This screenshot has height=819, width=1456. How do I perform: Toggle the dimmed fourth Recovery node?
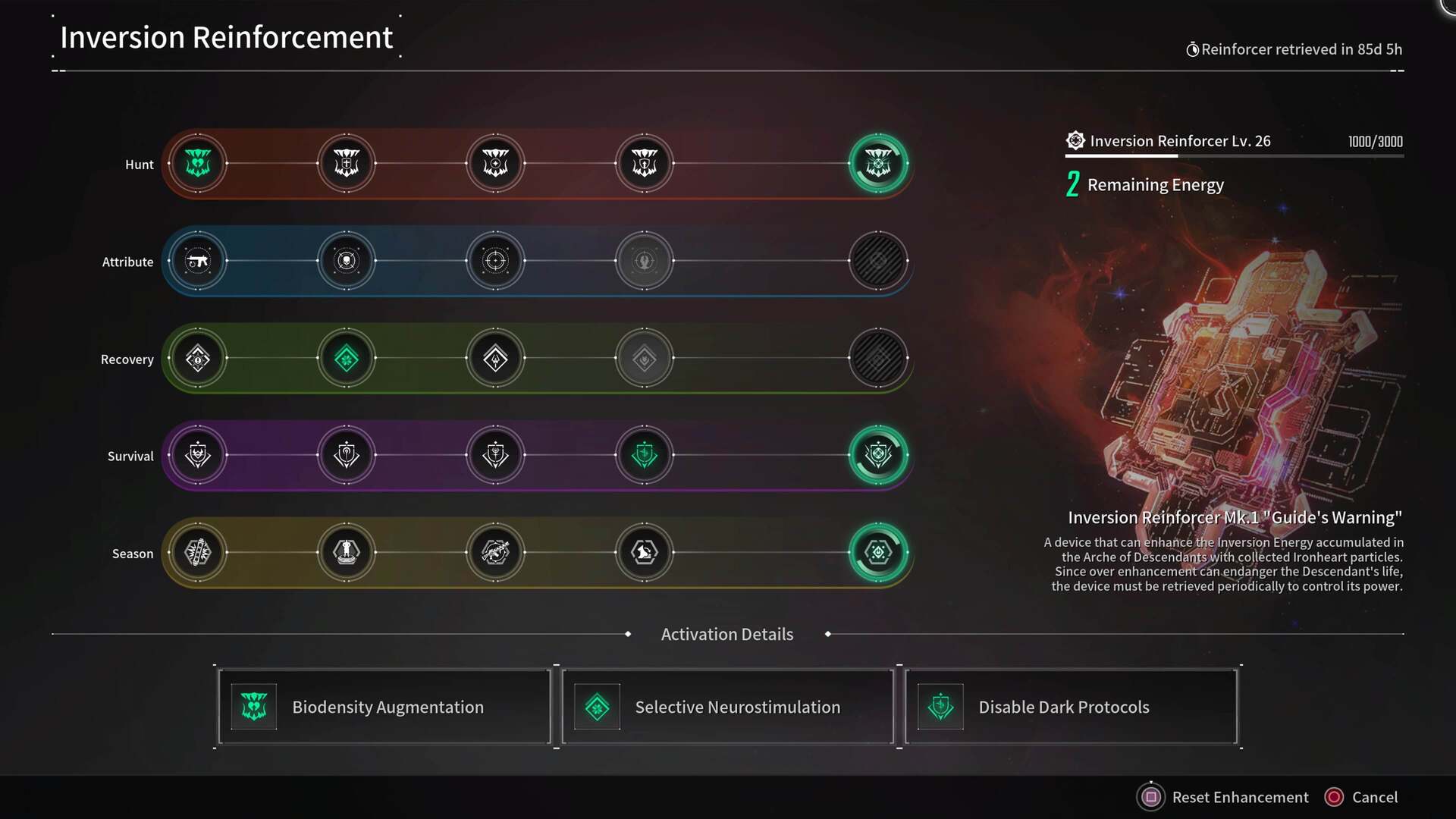pos(645,358)
